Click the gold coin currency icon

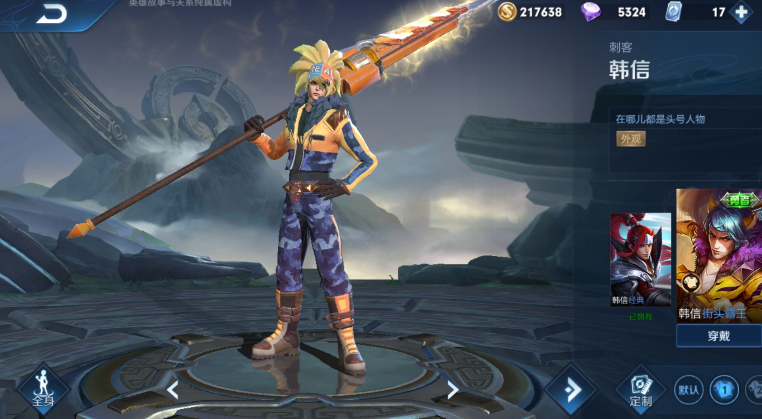click(507, 13)
